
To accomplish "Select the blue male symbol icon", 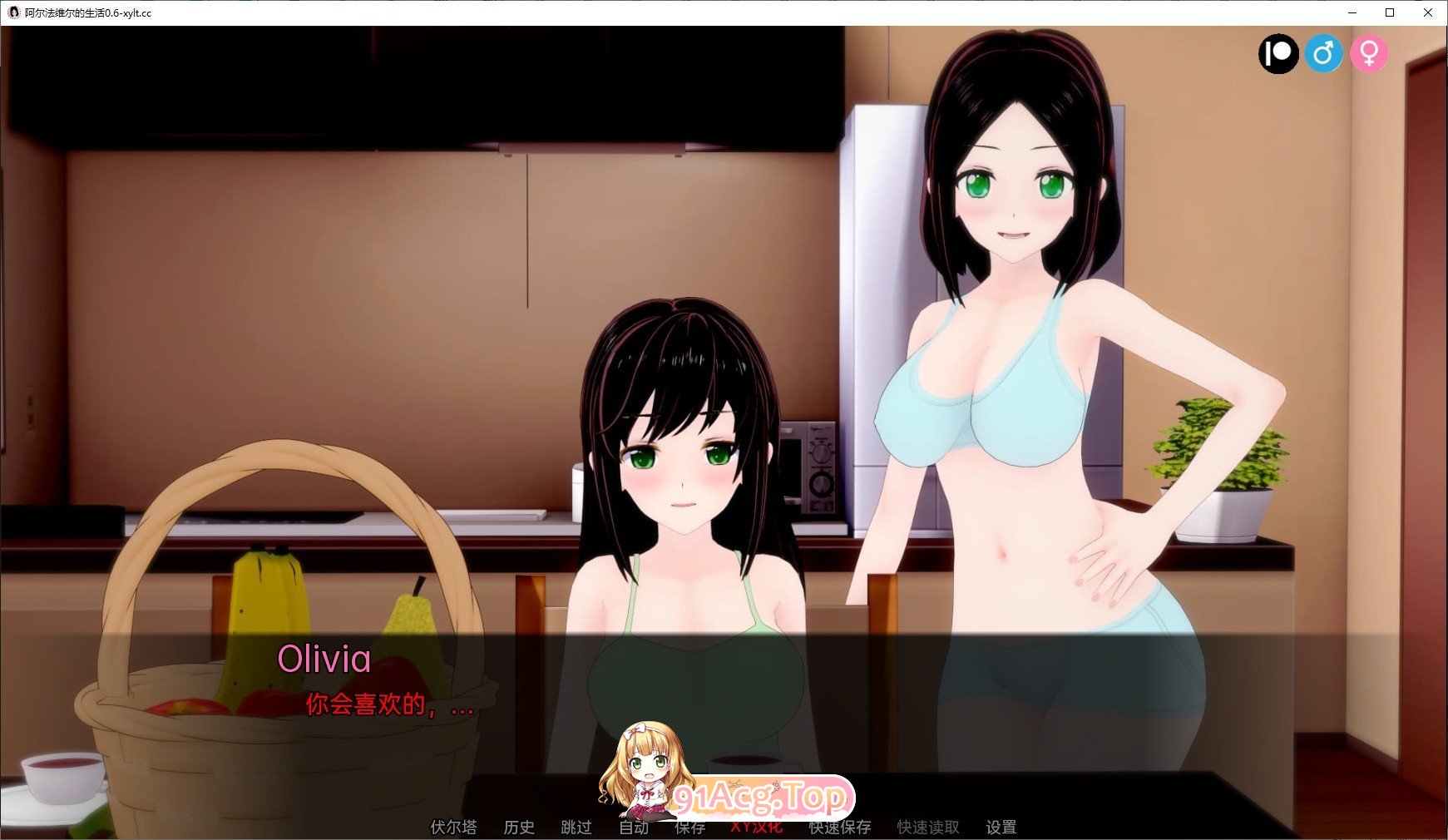I will coord(1325,53).
